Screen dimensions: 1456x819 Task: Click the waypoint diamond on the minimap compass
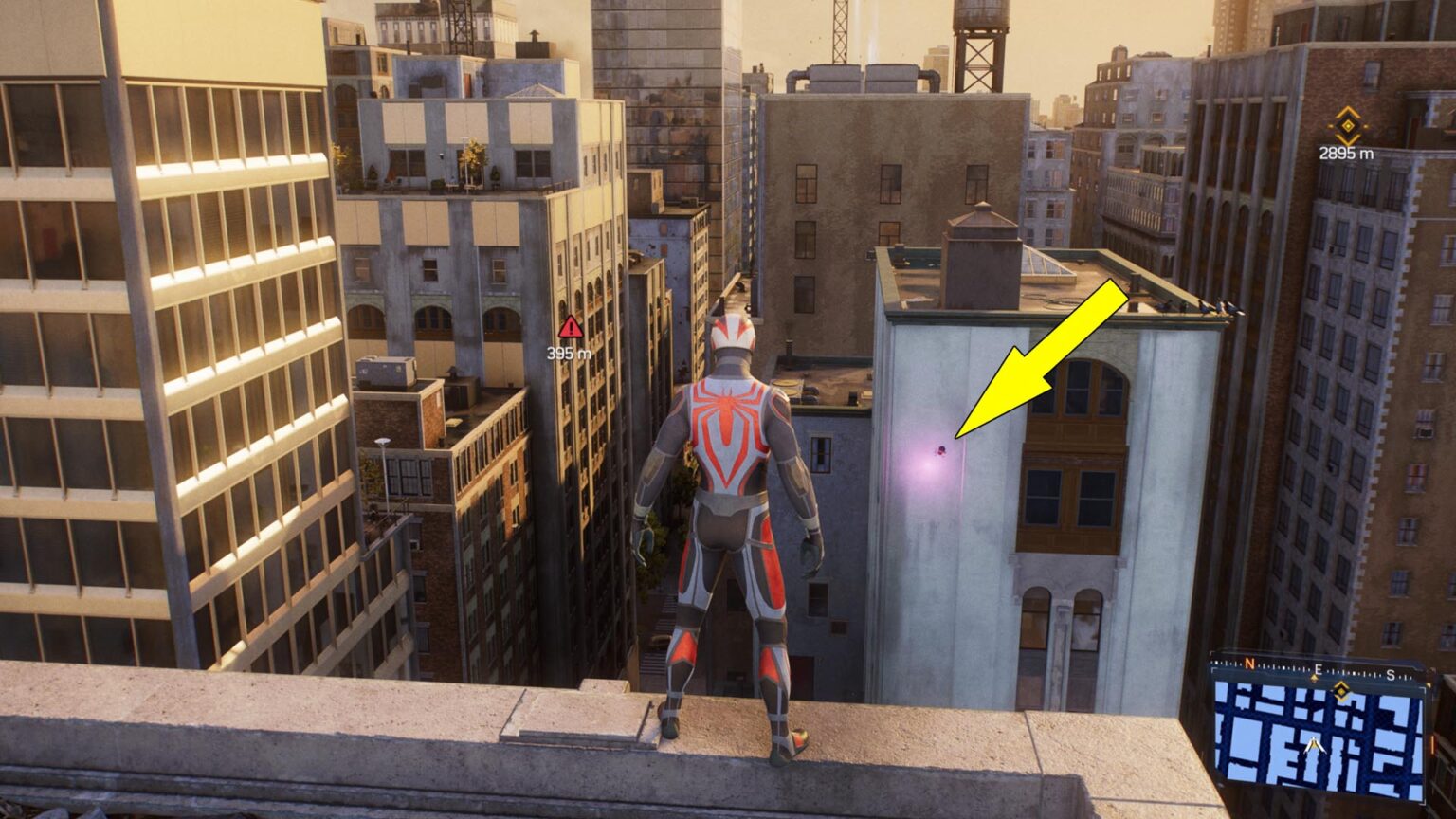[x=1342, y=691]
